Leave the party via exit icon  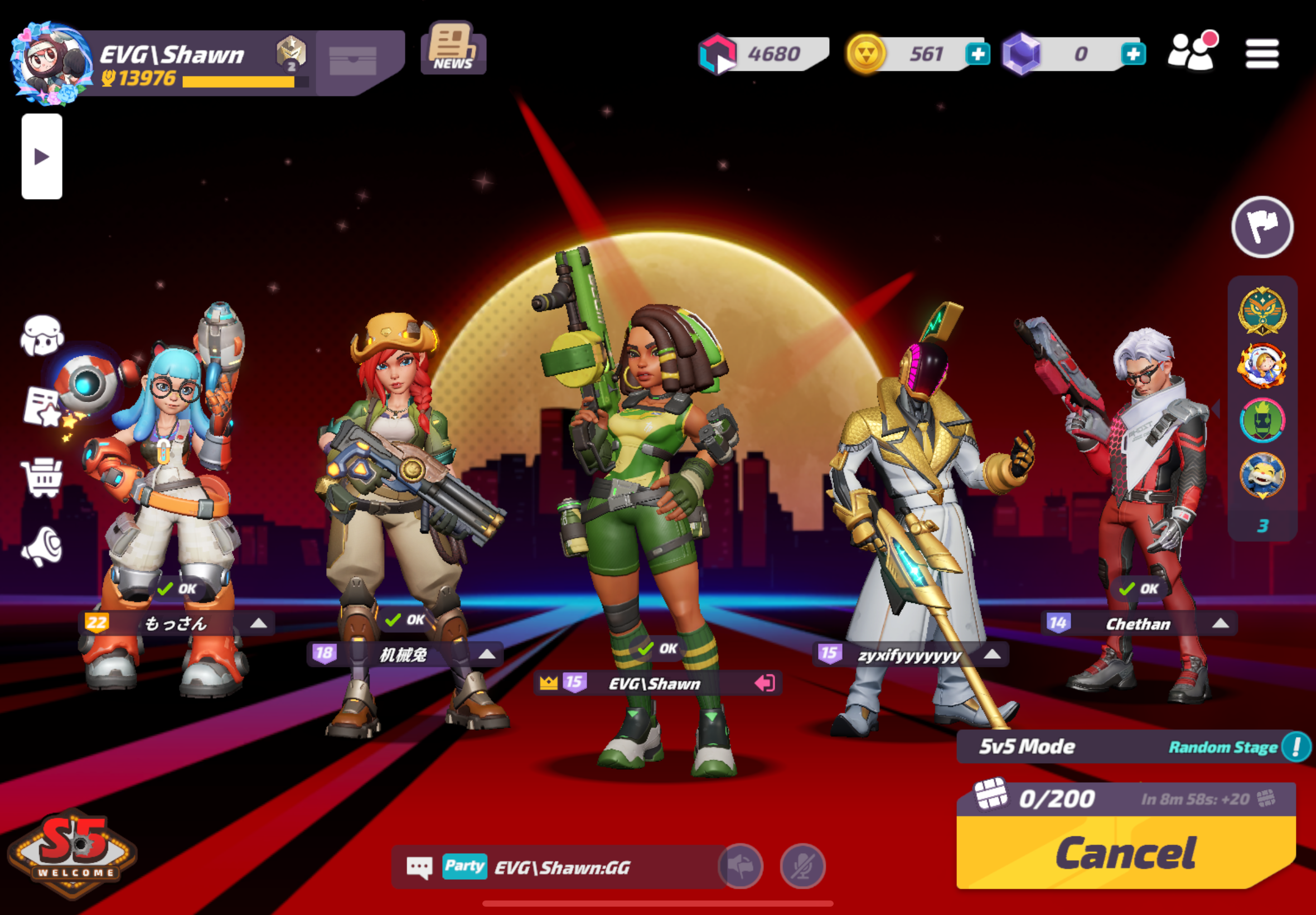pos(765,683)
